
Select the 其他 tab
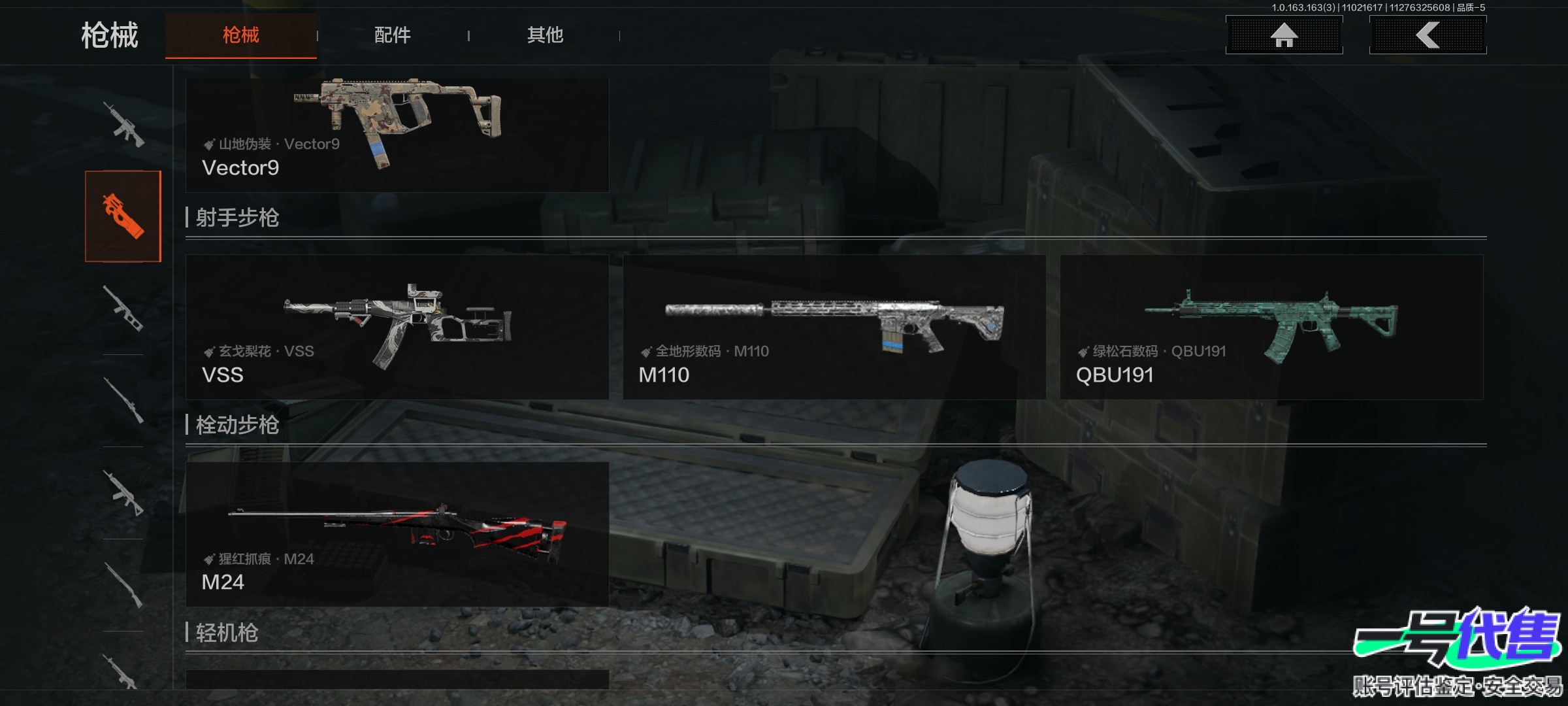point(545,35)
